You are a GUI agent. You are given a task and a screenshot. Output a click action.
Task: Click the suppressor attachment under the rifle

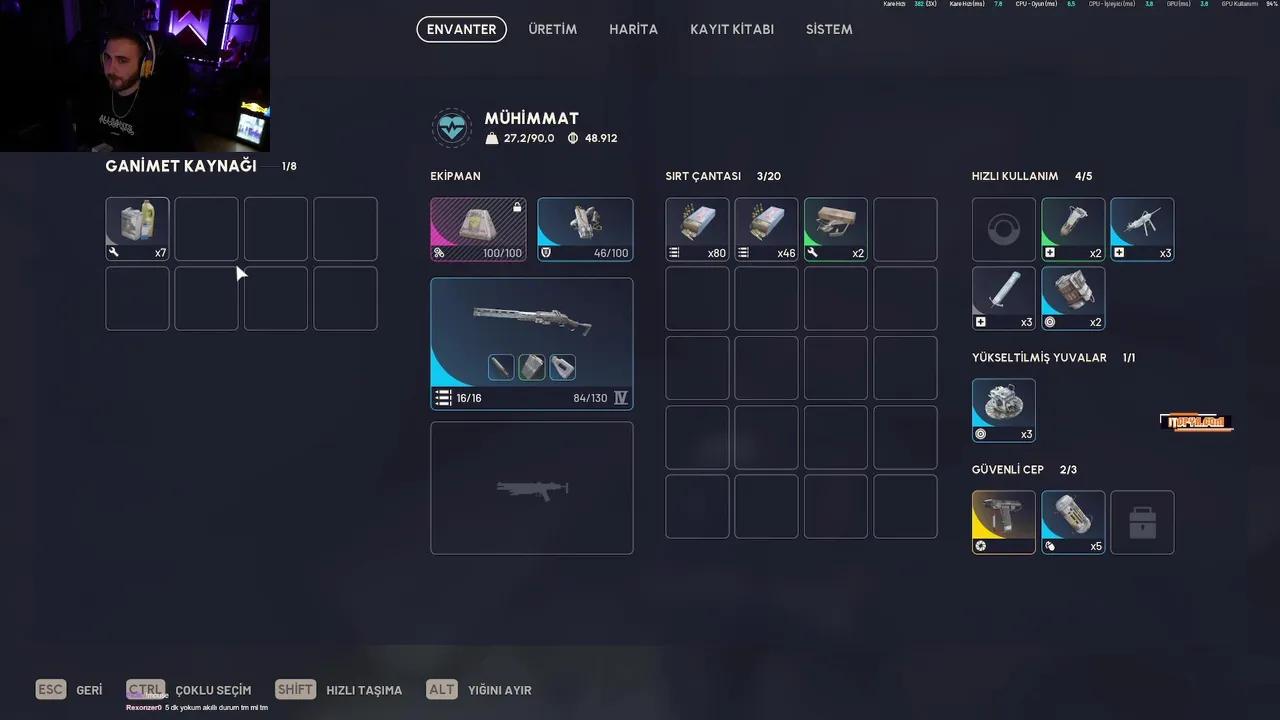[x=500, y=367]
